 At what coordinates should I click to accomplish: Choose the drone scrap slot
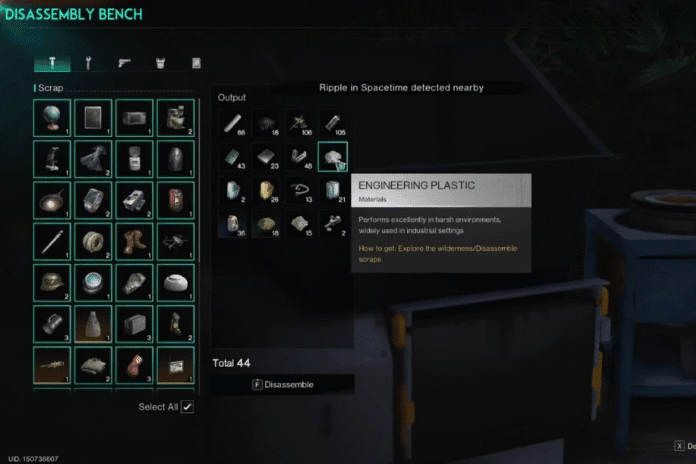coord(175,241)
